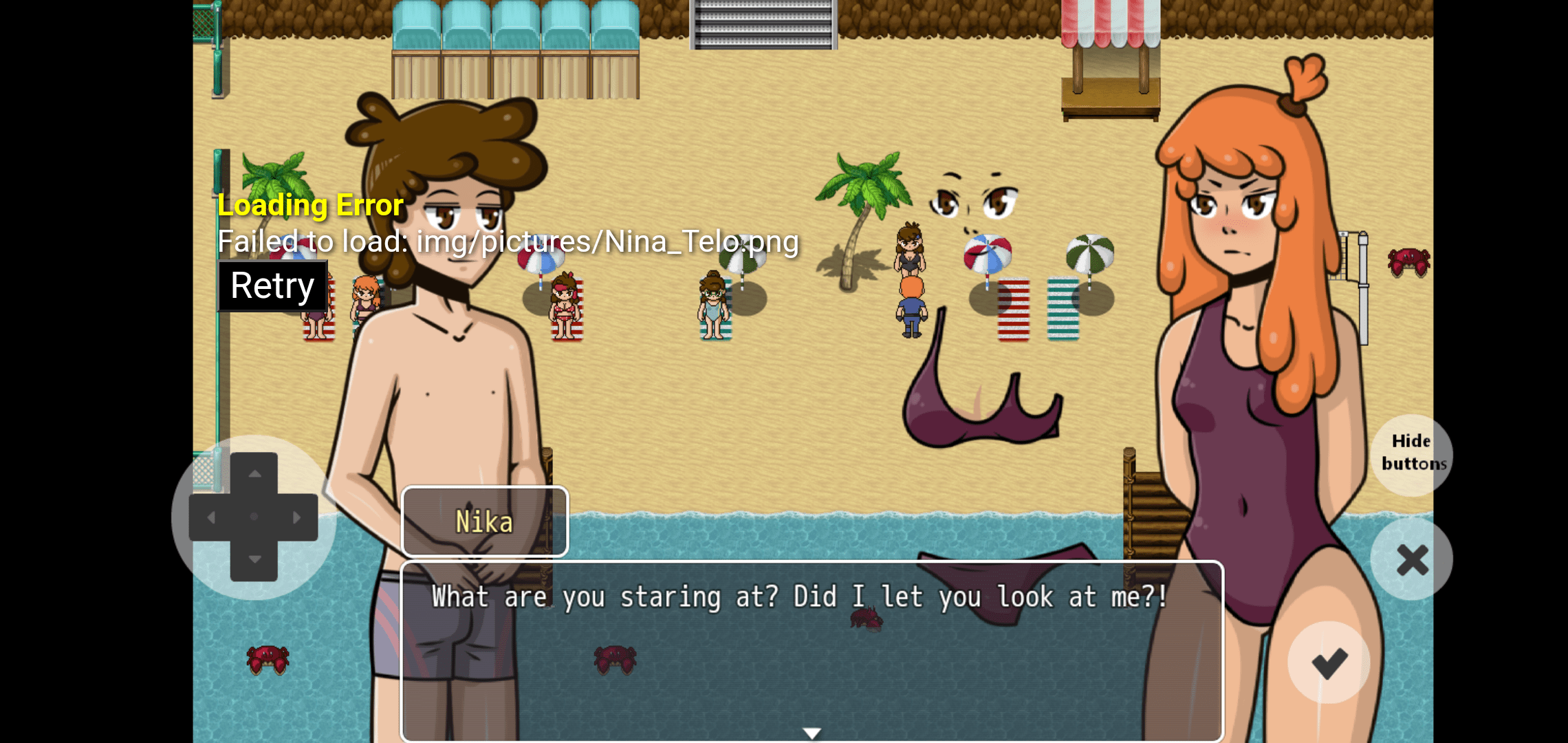1568x743 pixels.
Task: Click the 'Failed to load' error message
Action: pos(508,241)
